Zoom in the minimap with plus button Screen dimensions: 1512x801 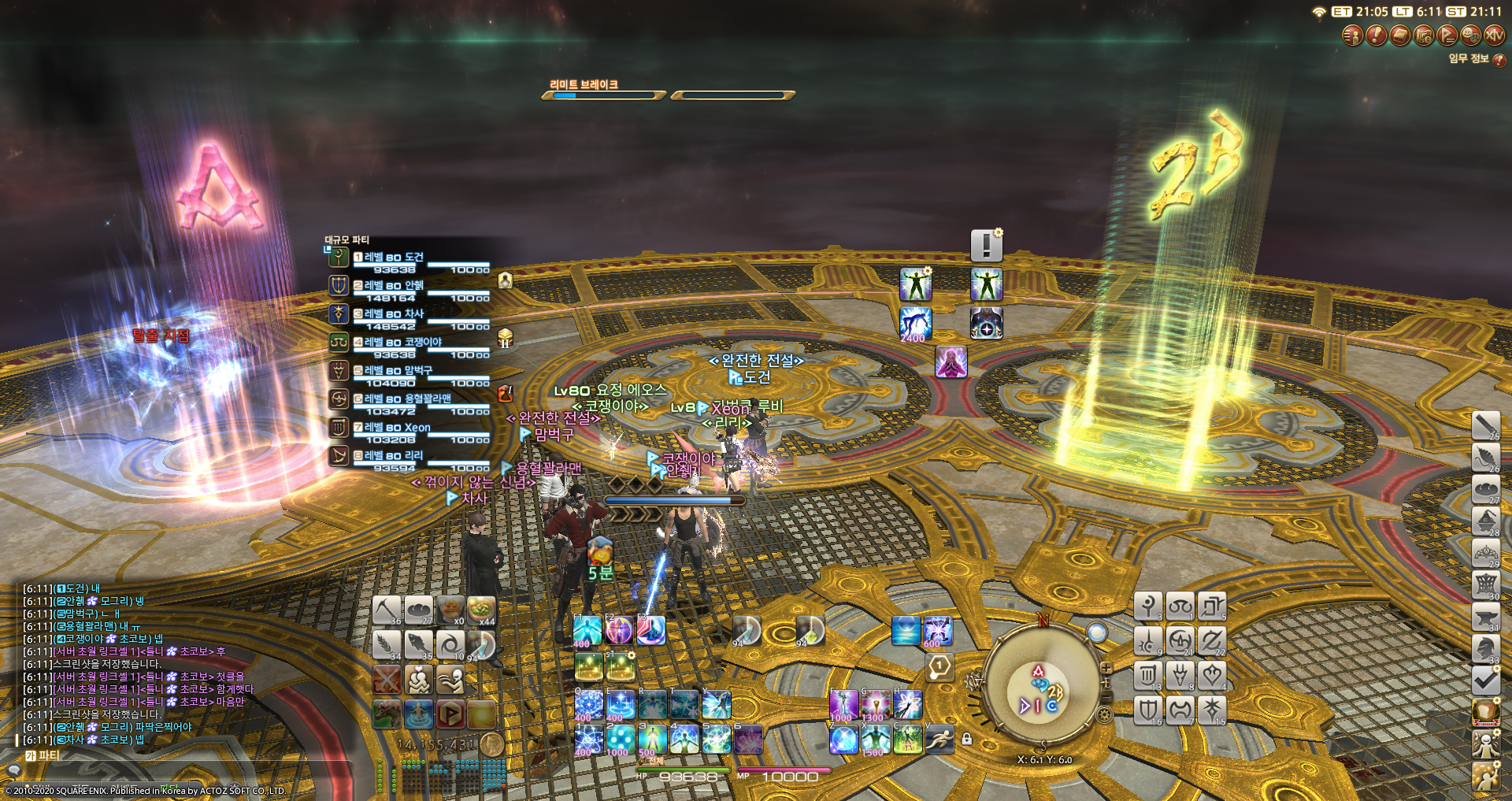1106,668
